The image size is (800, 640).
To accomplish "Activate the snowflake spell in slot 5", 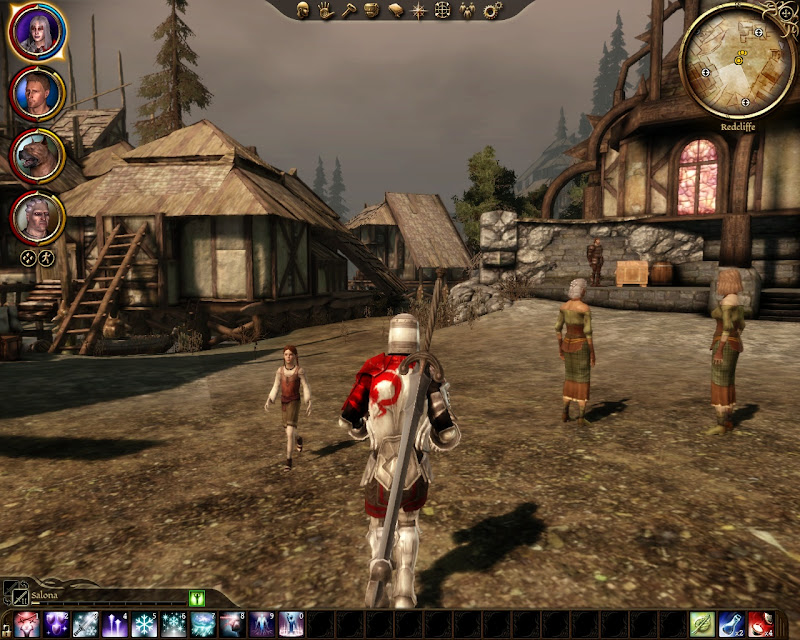I will coord(144,625).
